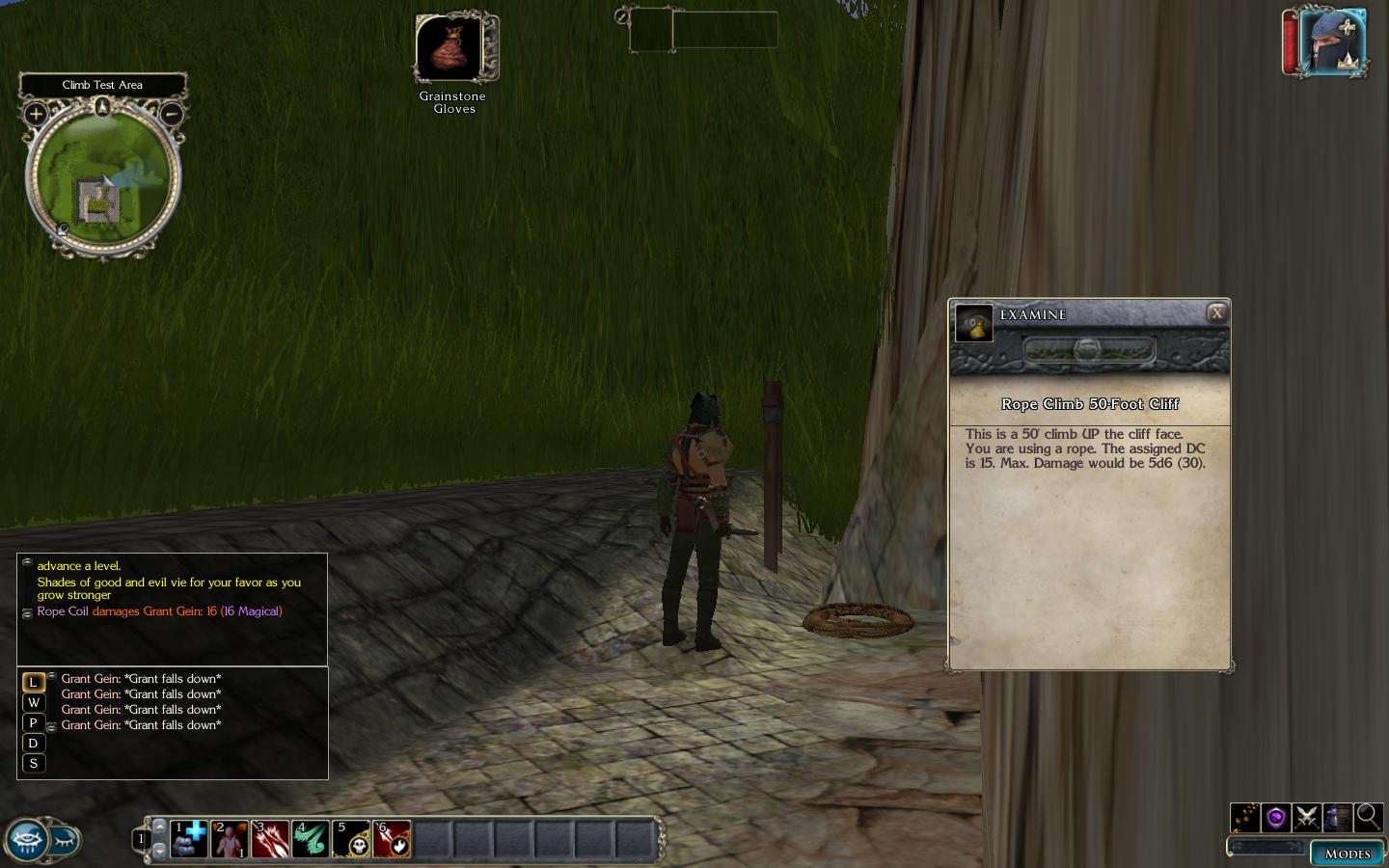Screen dimensions: 1389x868
Task: Zoom in the minimap with plus button
Action: click(x=36, y=114)
